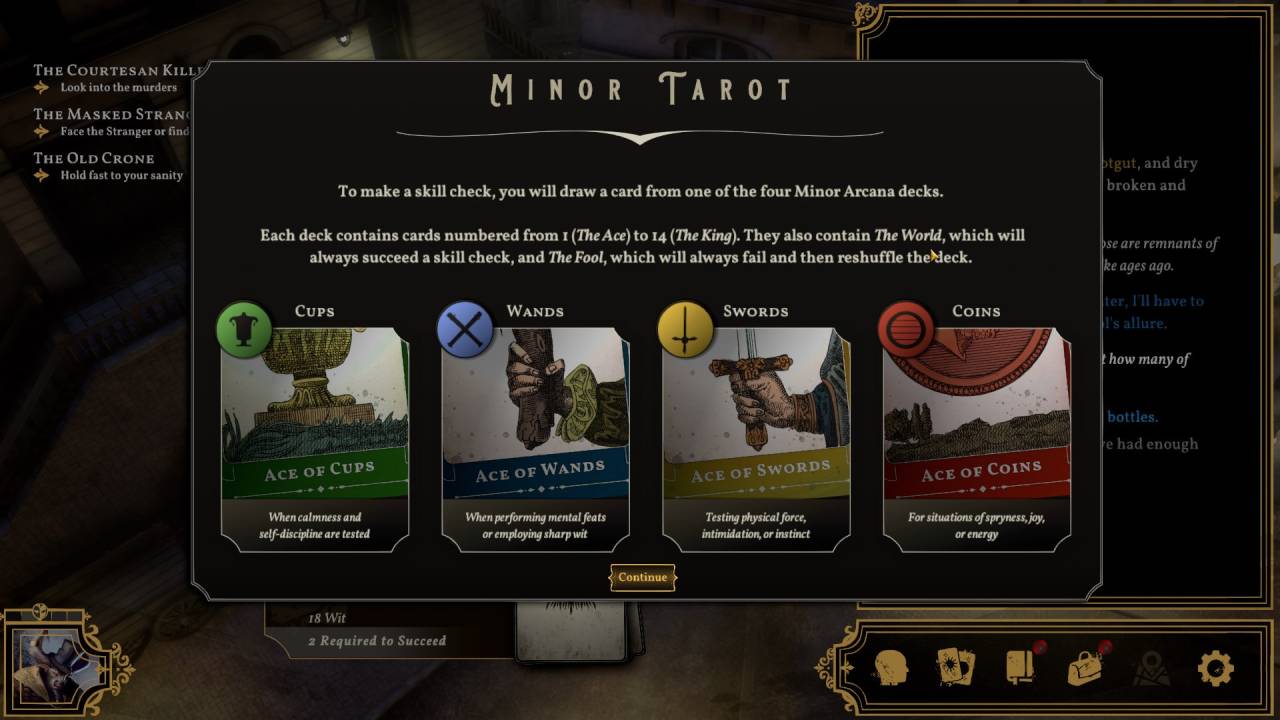Image resolution: width=1280 pixels, height=720 pixels.
Task: Open the tarot cards deck icon
Action: point(955,667)
